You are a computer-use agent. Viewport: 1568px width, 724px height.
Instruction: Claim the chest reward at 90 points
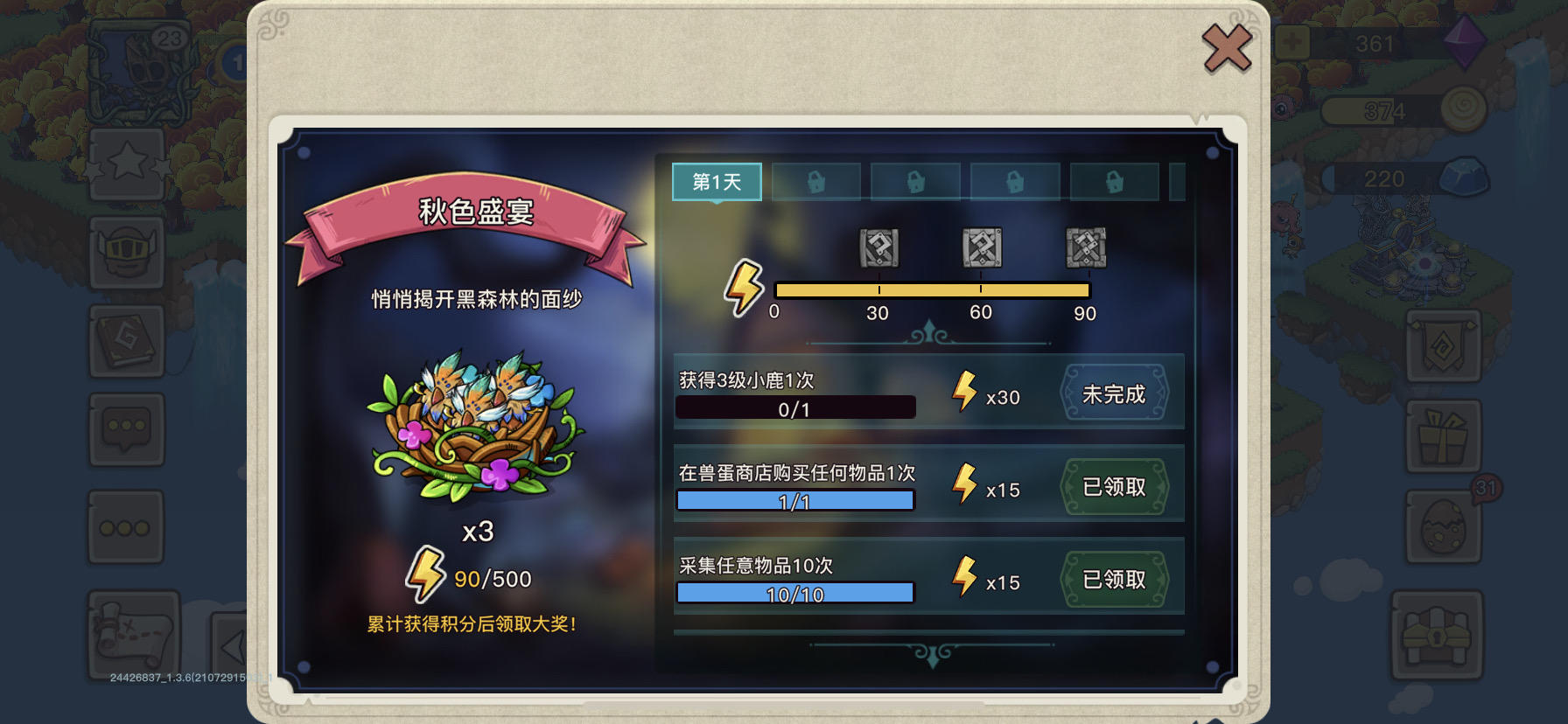coord(1086,248)
